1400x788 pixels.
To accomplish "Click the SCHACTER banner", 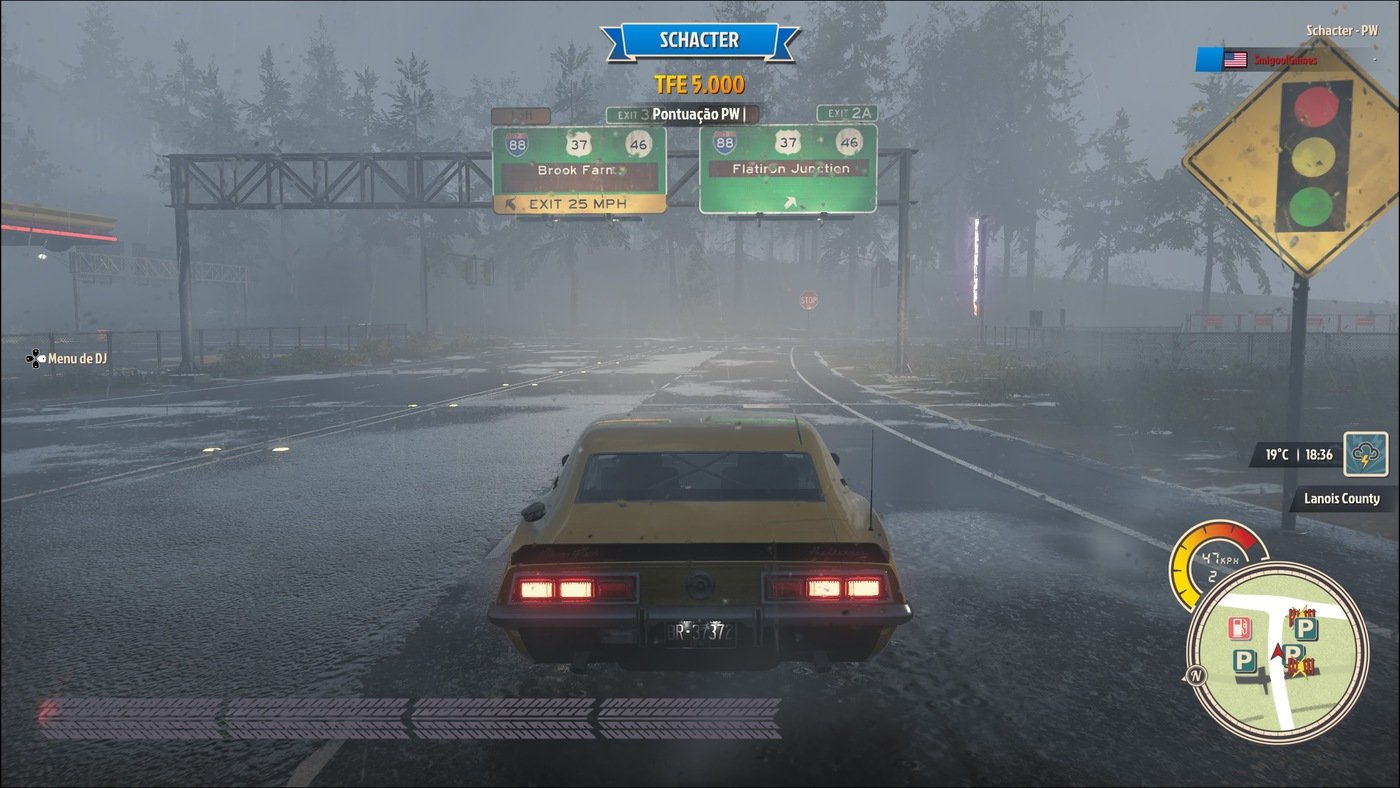I will 699,39.
